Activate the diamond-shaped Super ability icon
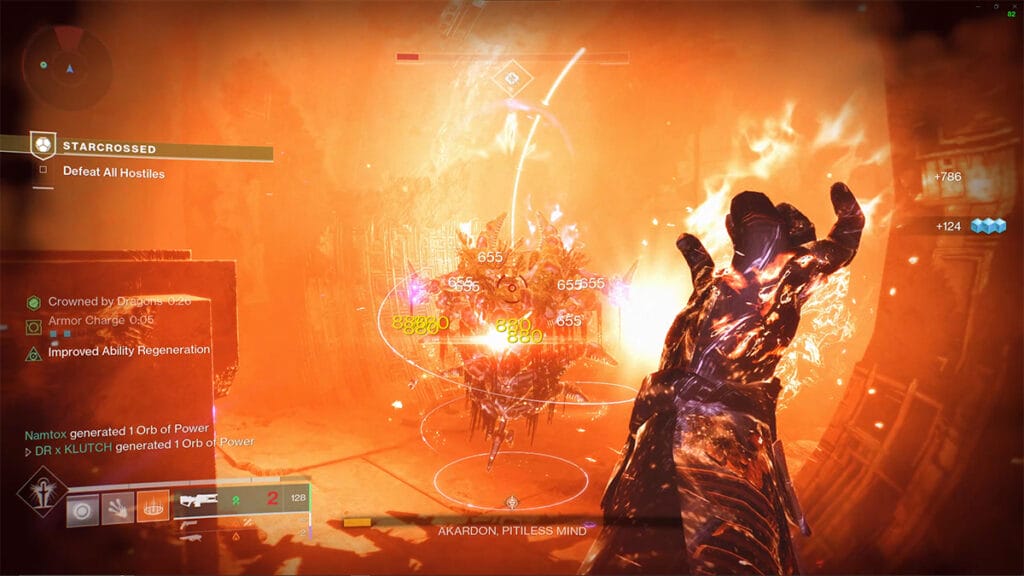This screenshot has width=1024, height=576. (42, 492)
